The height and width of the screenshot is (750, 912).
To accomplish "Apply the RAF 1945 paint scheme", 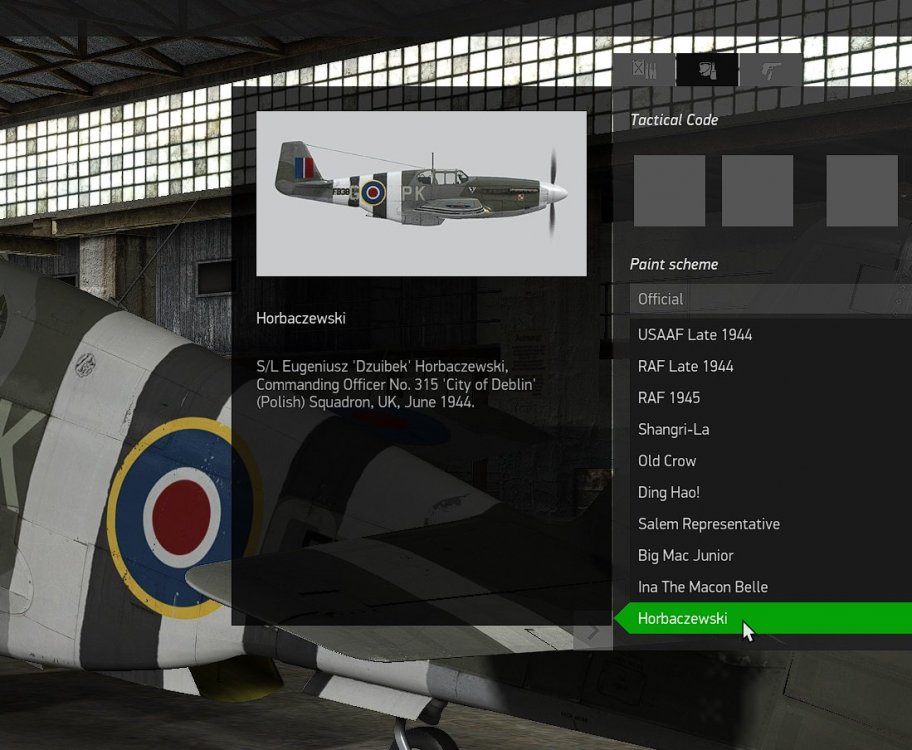I will tap(669, 398).
